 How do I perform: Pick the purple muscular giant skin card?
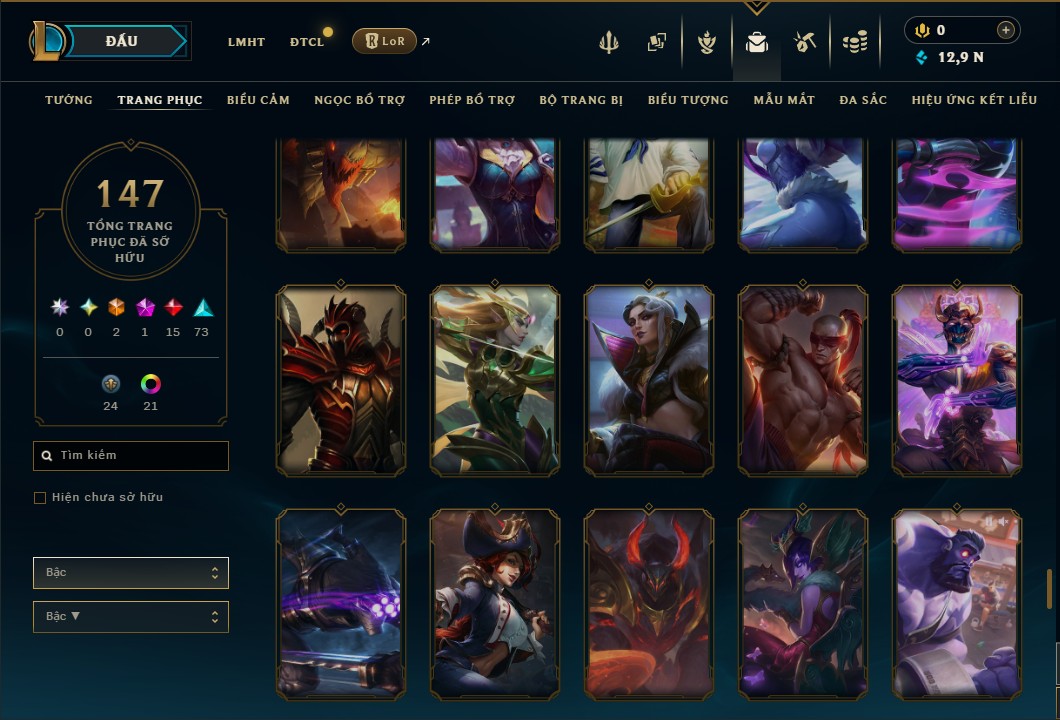pos(957,603)
